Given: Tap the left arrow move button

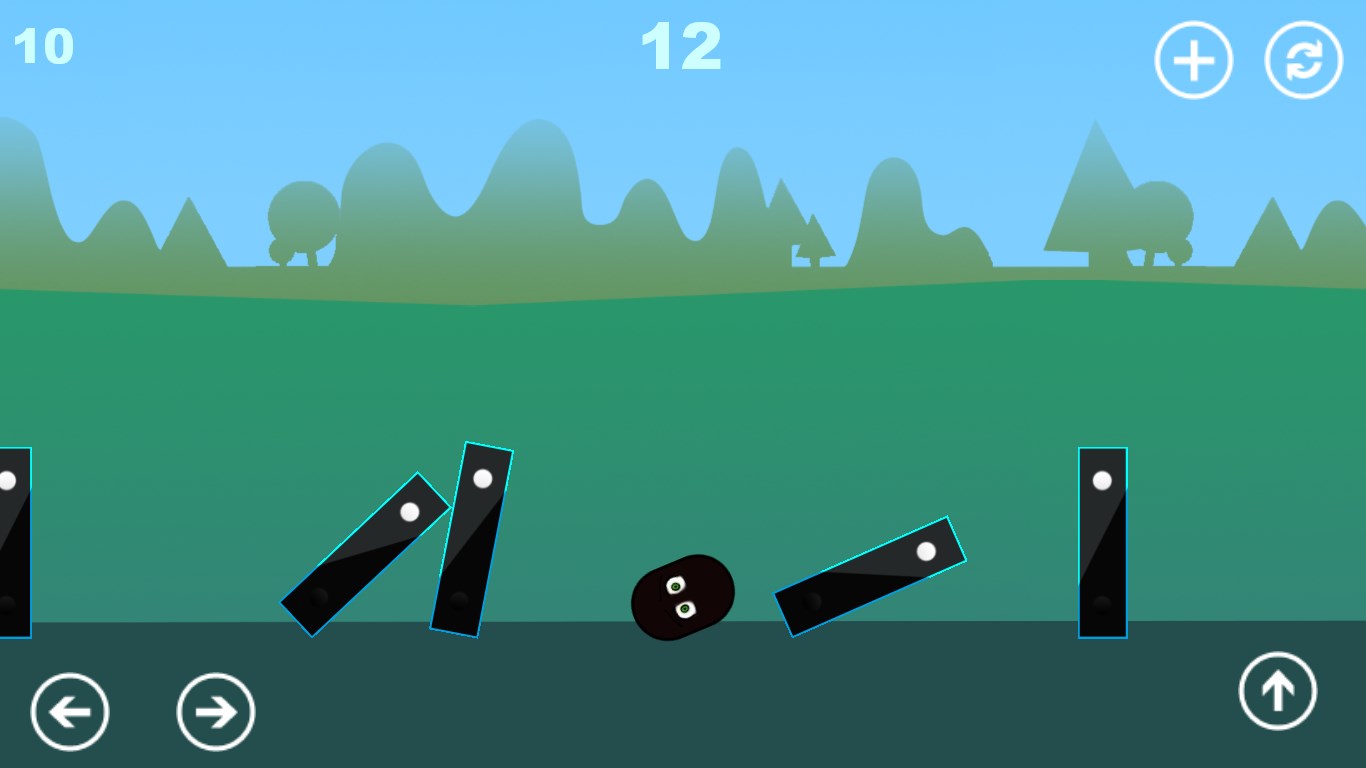Looking at the screenshot, I should click(70, 712).
